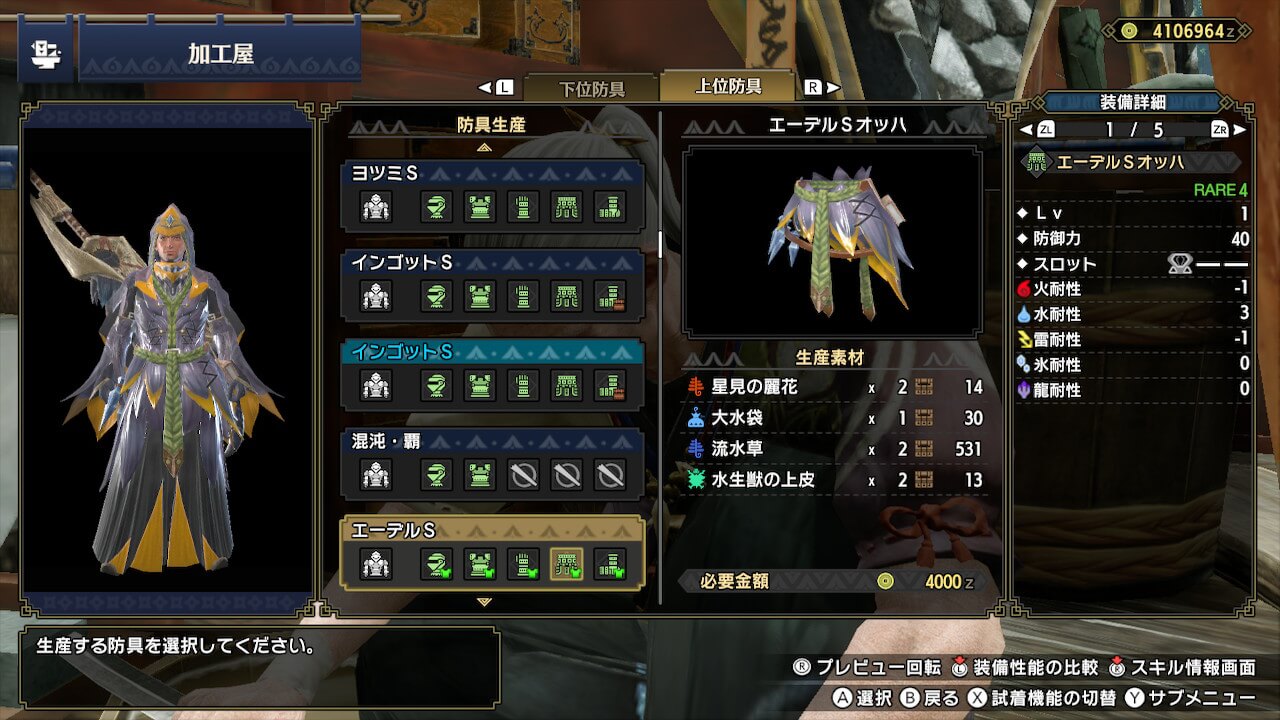Select the 混沌・覇 helmet icon
1280x720 pixels.
click(436, 474)
